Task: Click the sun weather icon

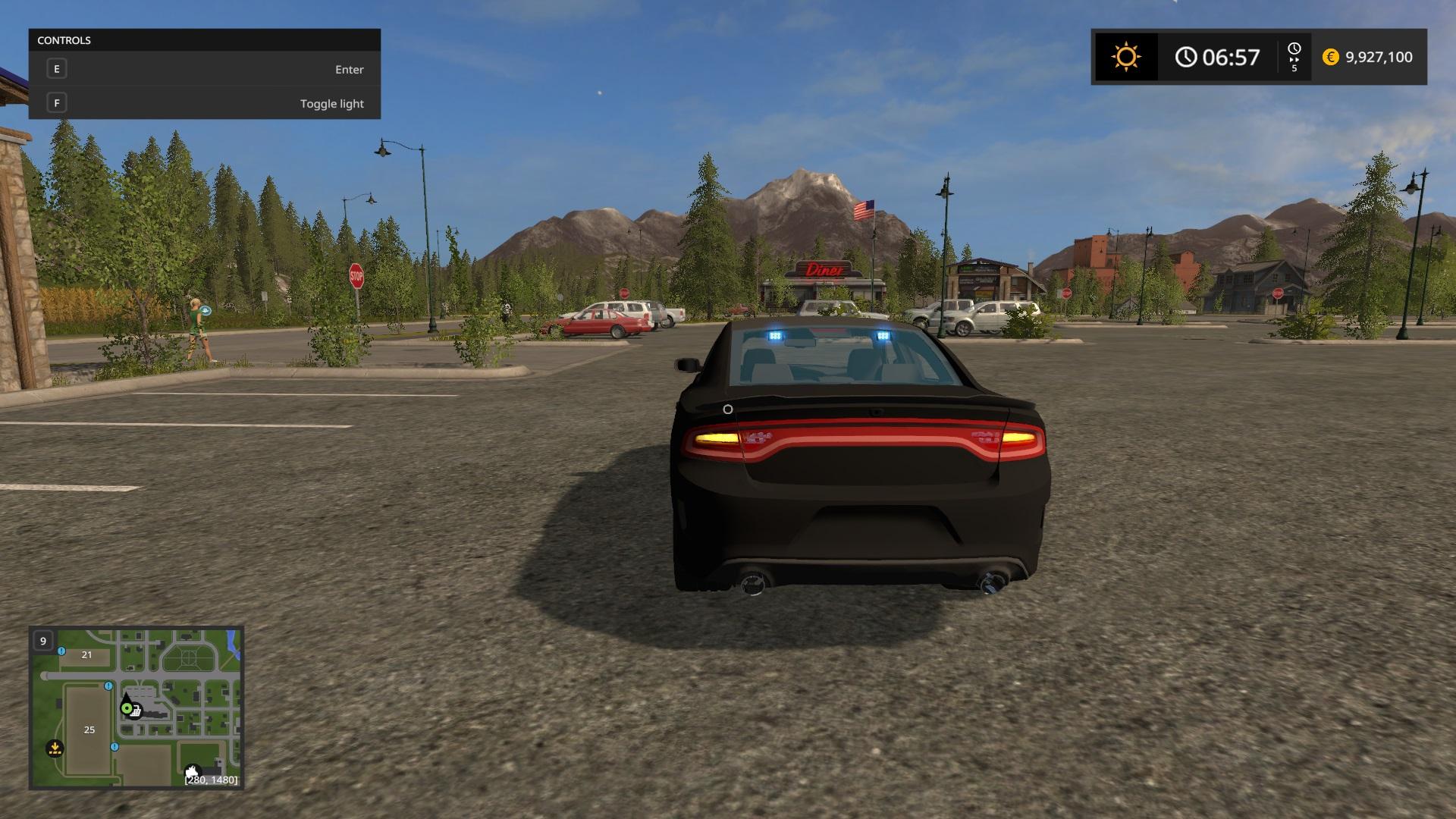Action: pos(1125,57)
